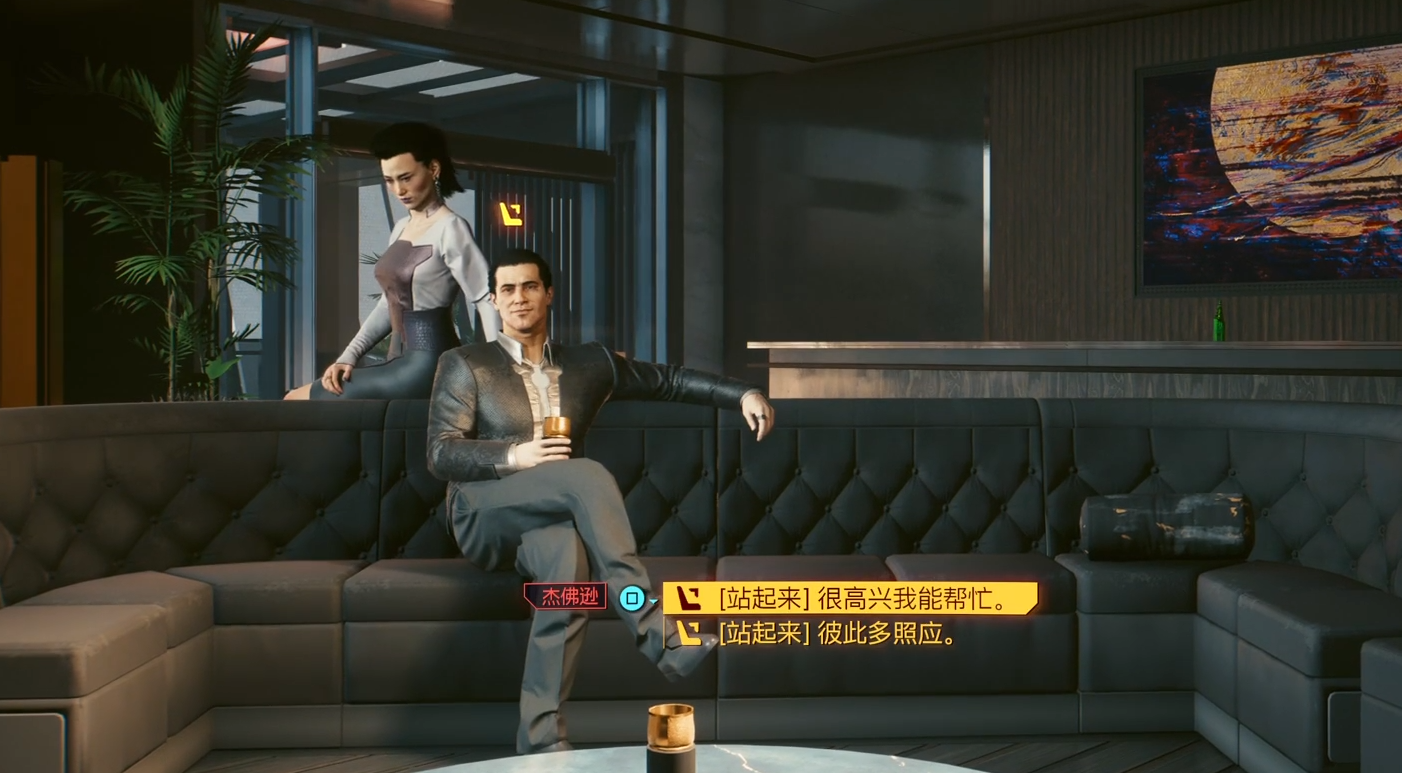Choose the reply "很高兴我能帮忙。"
The height and width of the screenshot is (773, 1402).
tap(850, 598)
